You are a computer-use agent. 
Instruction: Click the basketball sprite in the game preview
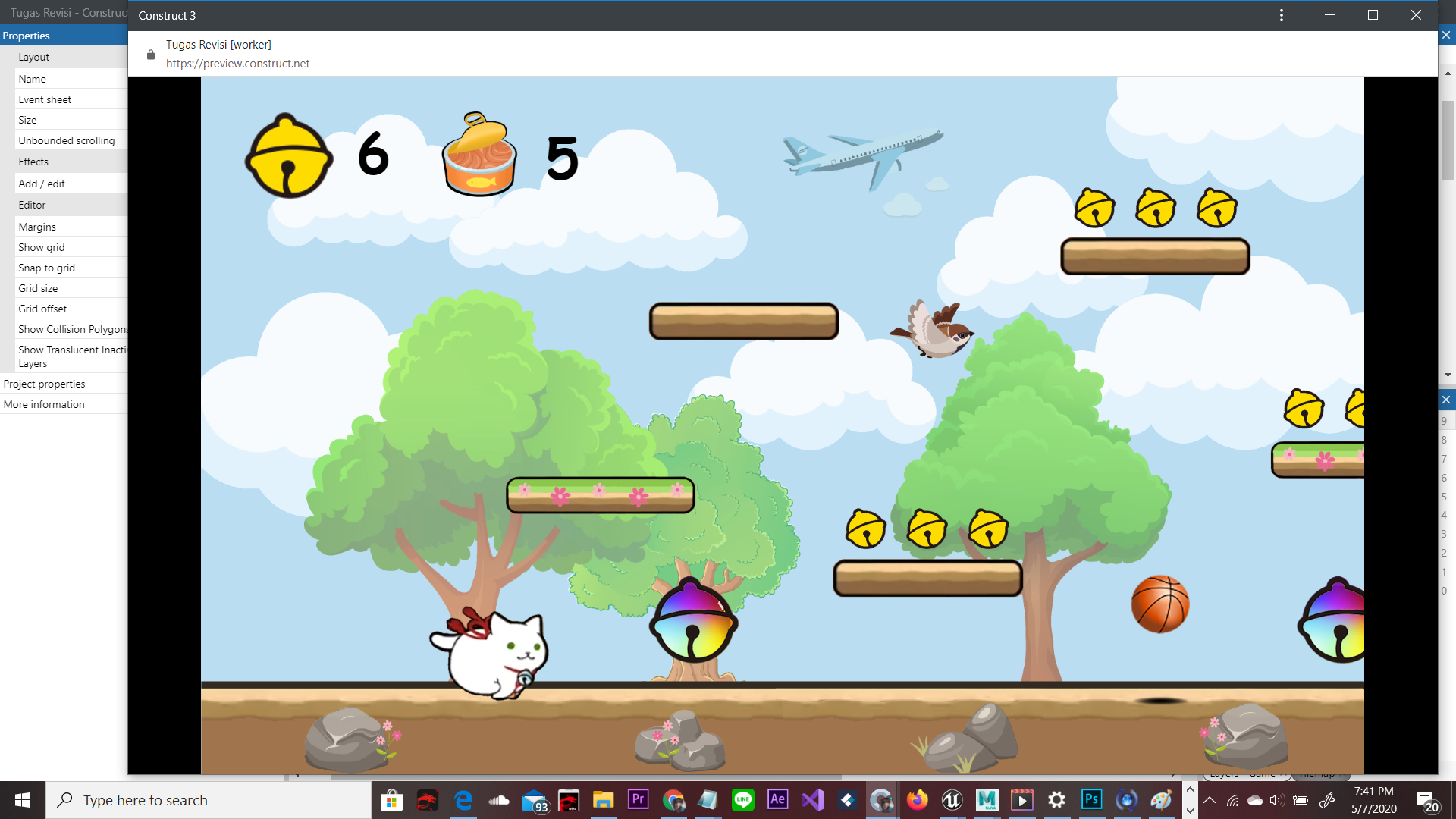(x=1159, y=604)
